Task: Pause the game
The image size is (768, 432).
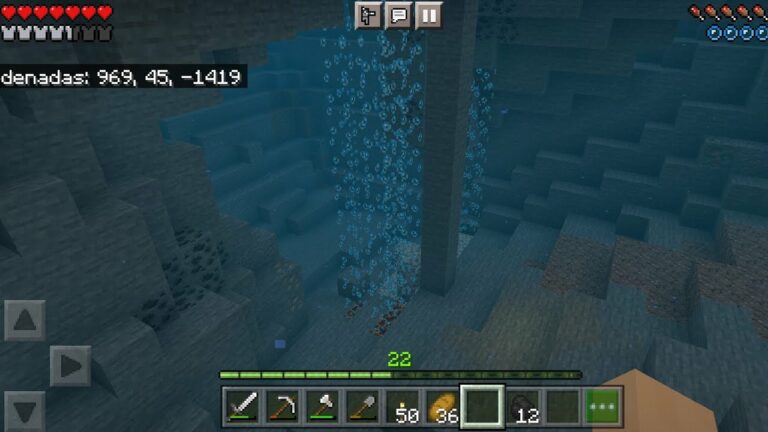Action: click(428, 15)
